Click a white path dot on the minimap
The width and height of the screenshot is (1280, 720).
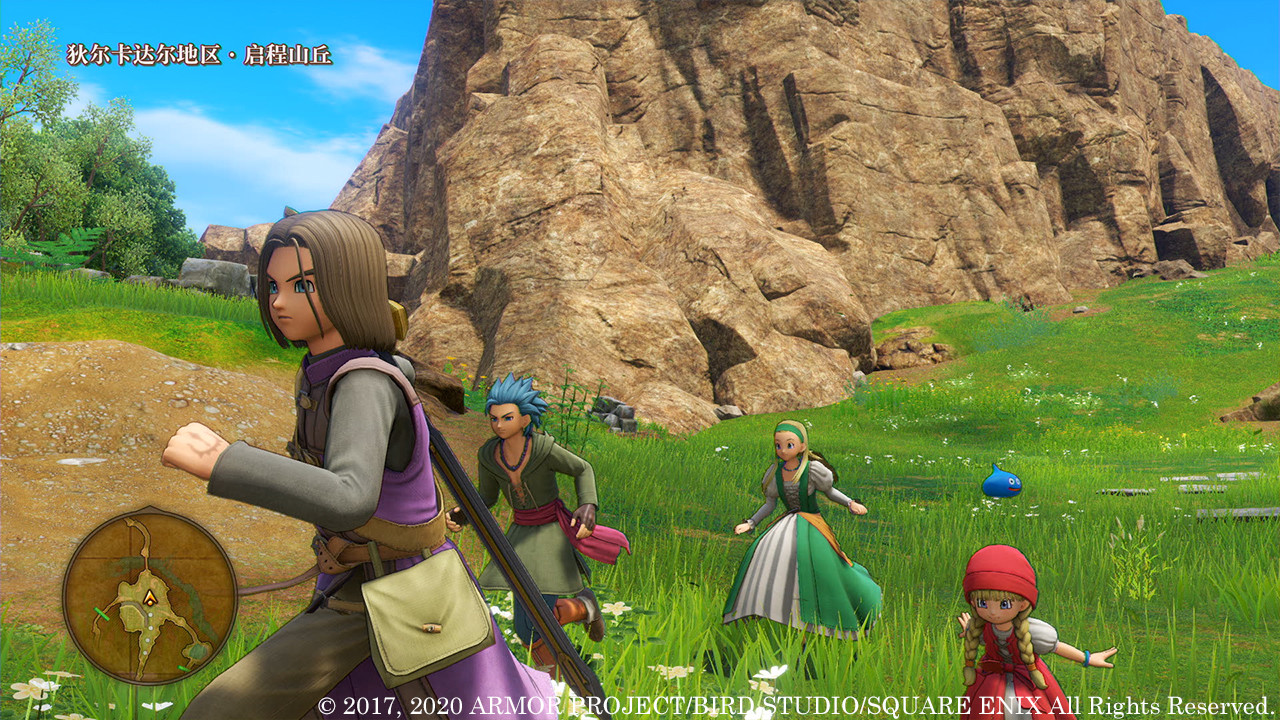150,615
